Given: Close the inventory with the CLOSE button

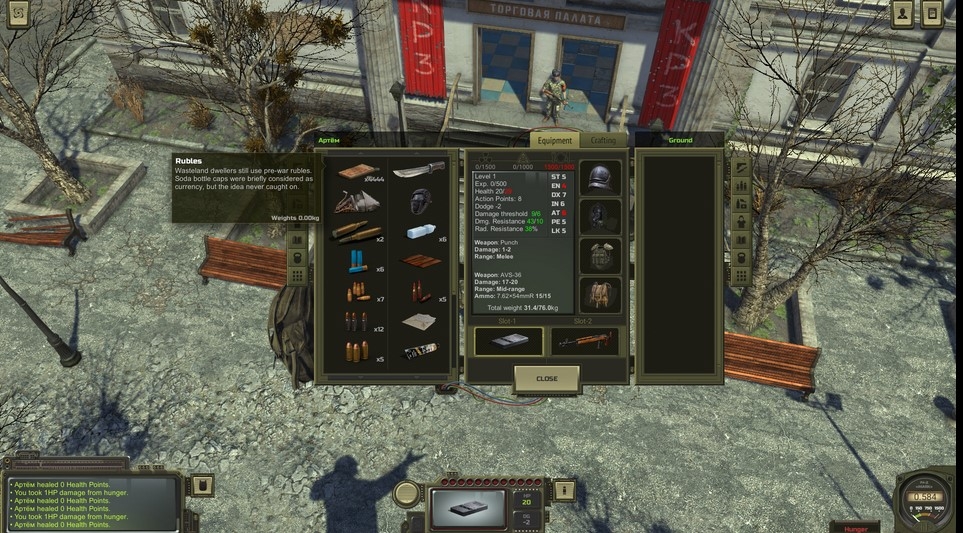Looking at the screenshot, I should 546,379.
